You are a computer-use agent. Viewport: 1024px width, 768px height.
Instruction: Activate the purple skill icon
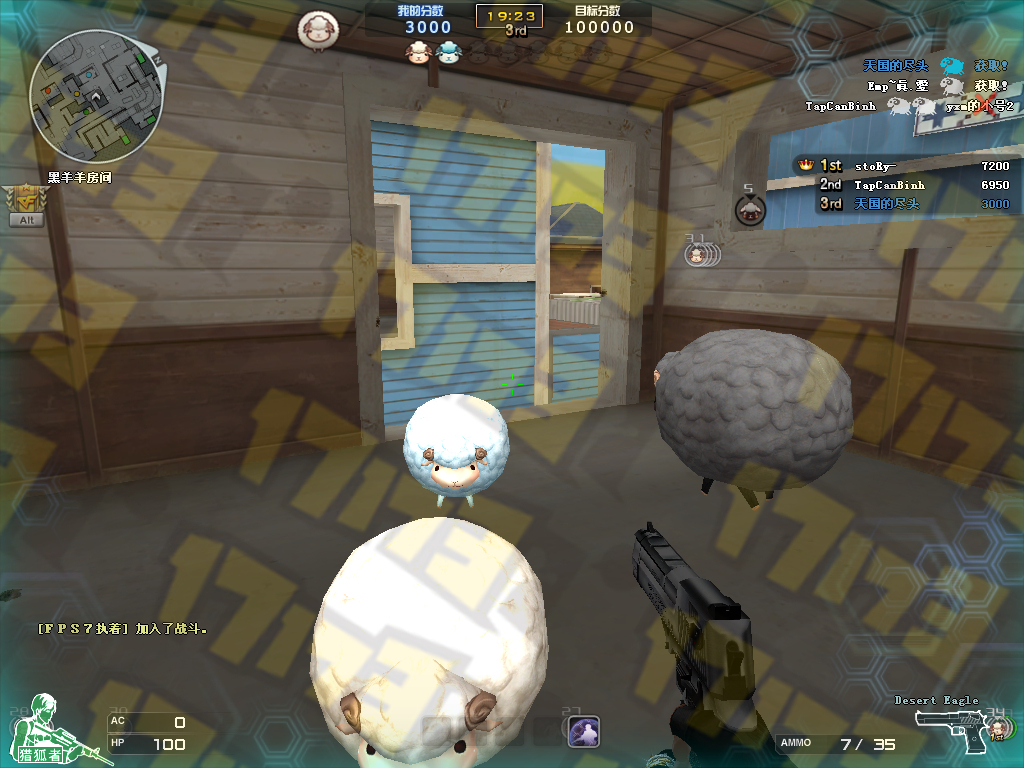[x=583, y=732]
